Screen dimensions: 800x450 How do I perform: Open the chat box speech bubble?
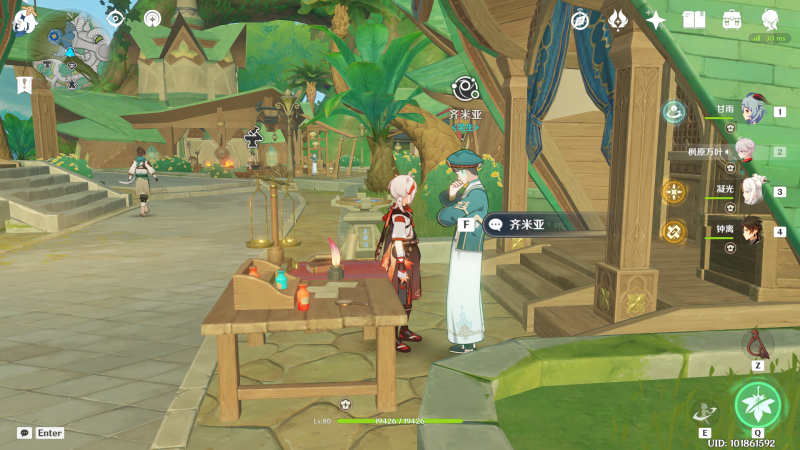pyautogui.click(x=24, y=433)
